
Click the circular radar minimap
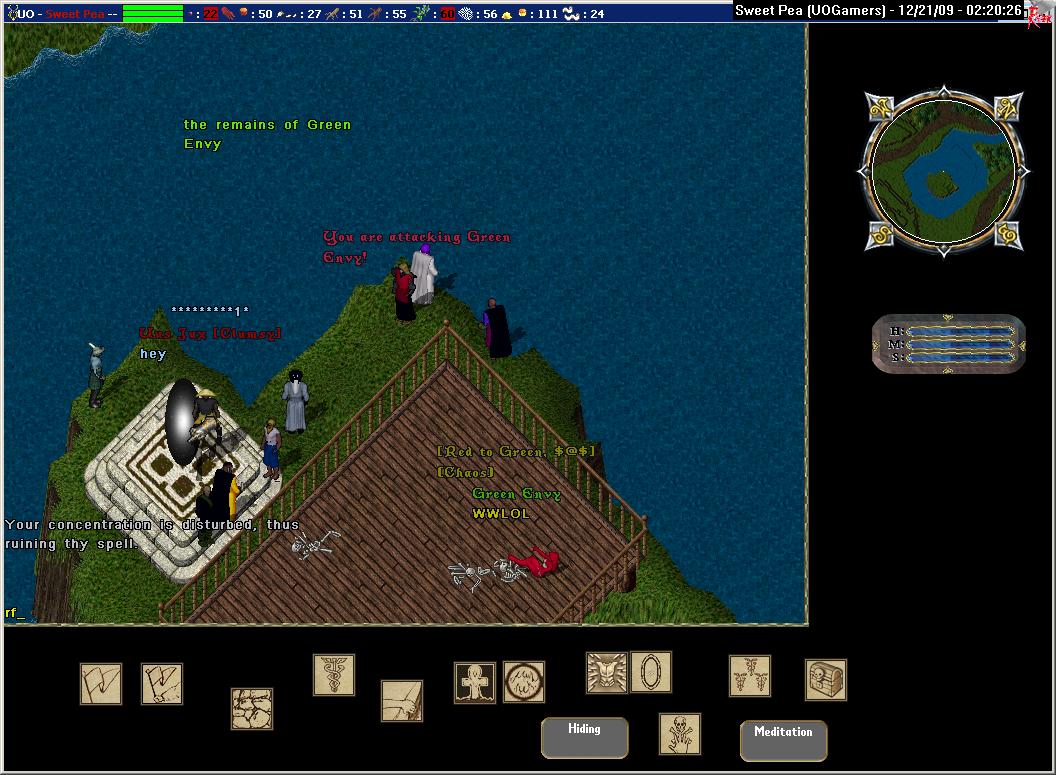pyautogui.click(x=940, y=172)
